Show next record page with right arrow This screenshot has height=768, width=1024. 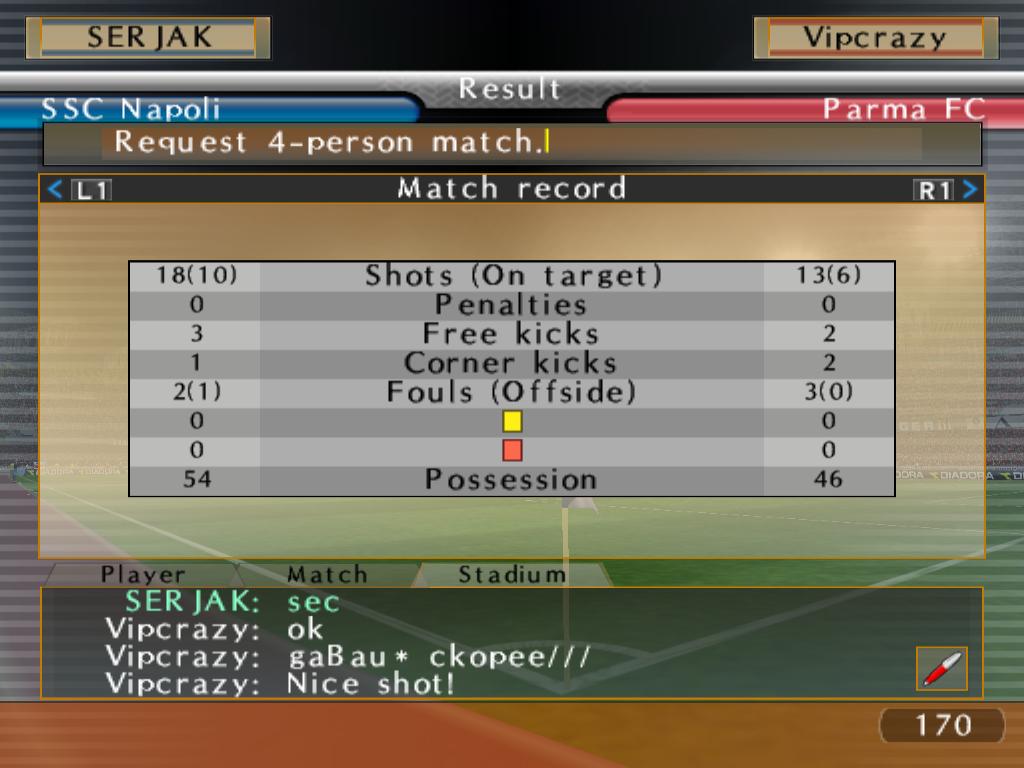coord(969,189)
